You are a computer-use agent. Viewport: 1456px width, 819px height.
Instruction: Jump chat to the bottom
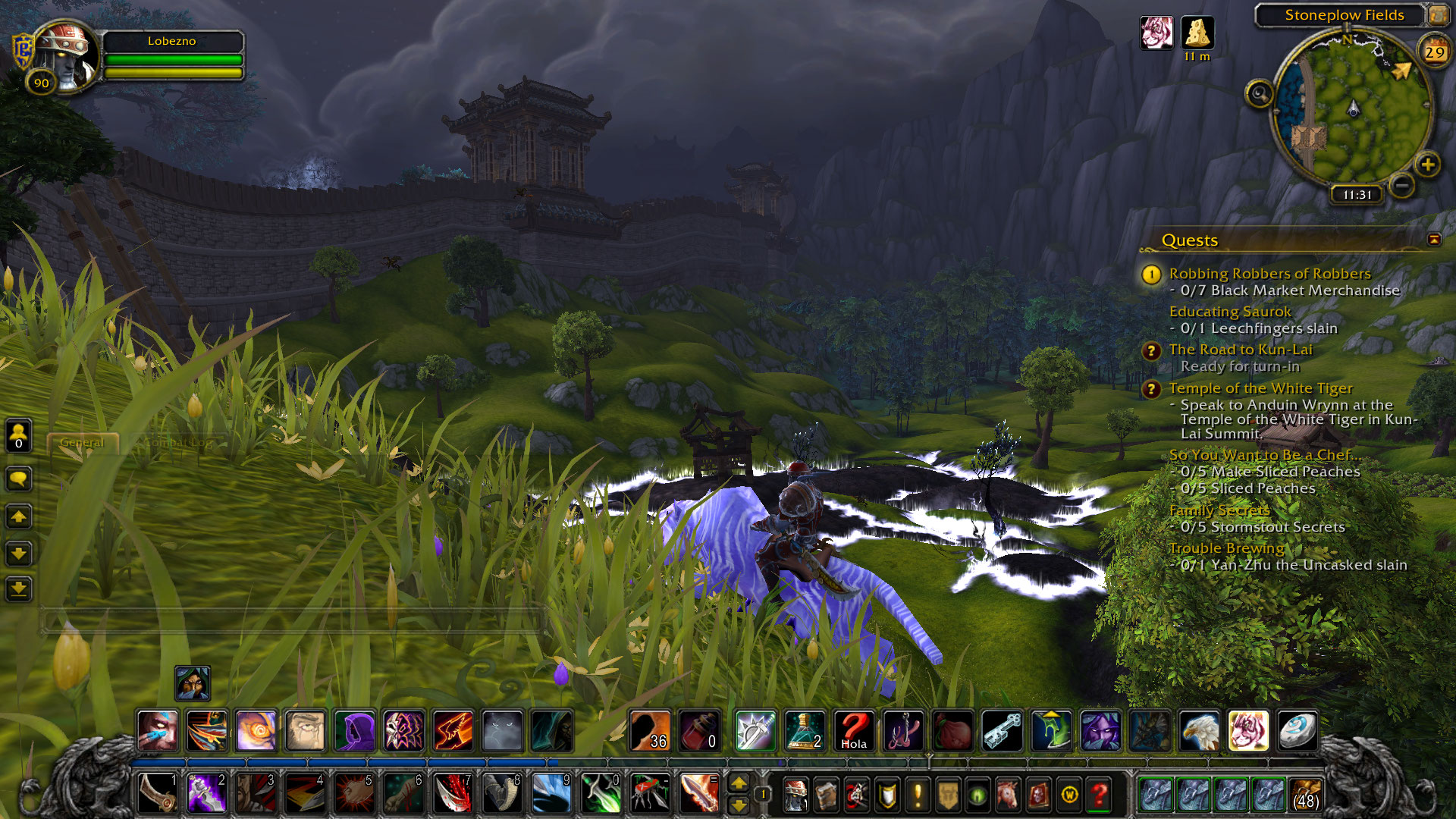click(19, 588)
